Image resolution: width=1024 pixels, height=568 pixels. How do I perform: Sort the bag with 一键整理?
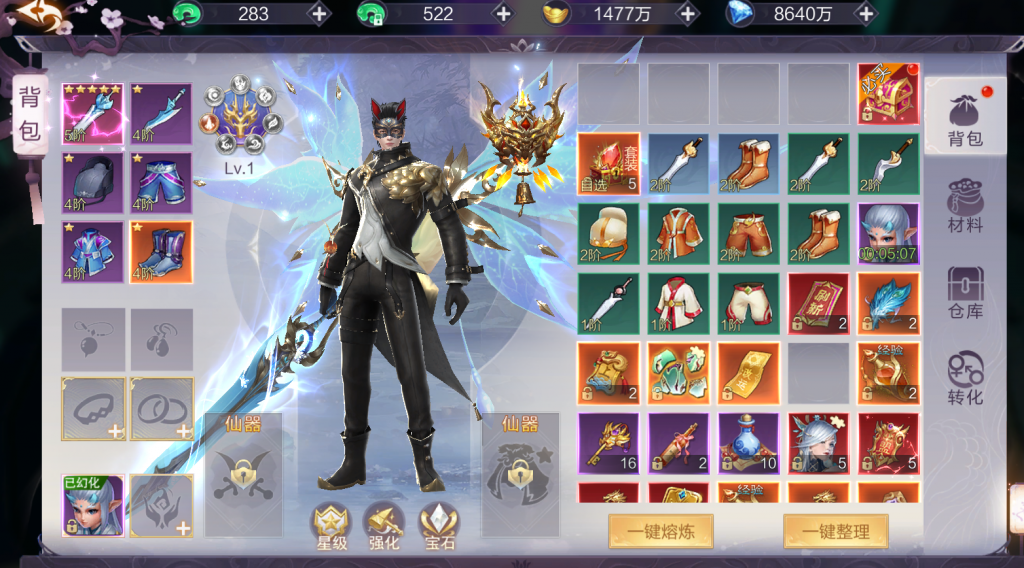[835, 532]
